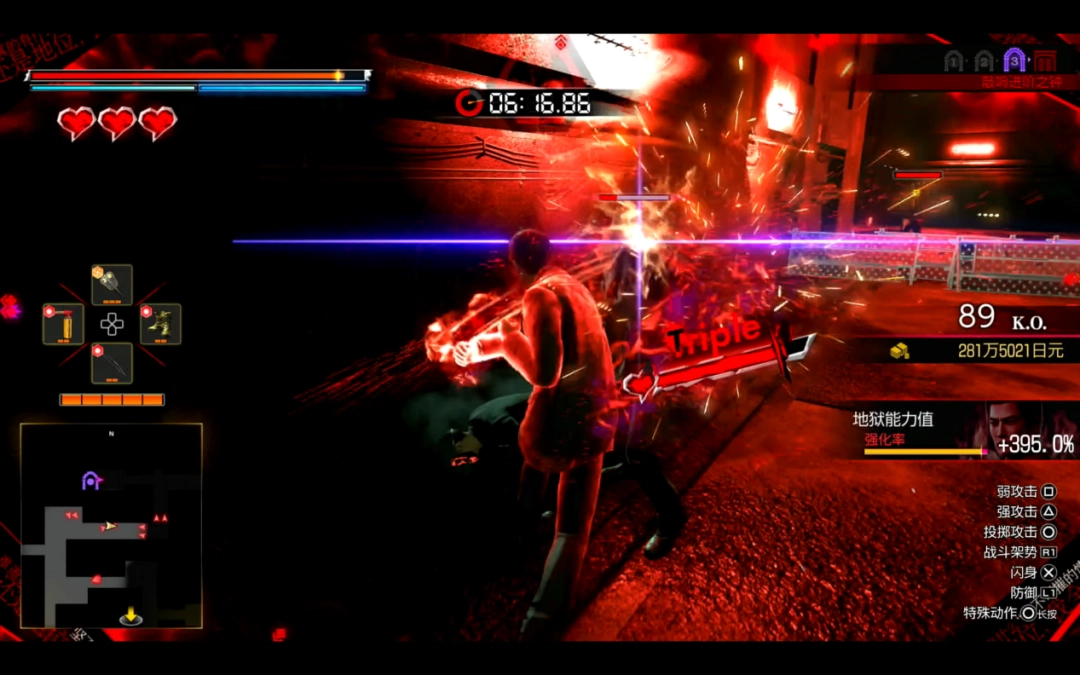1080x675 pixels.
Task: Click the minimap
Action: pos(111,525)
